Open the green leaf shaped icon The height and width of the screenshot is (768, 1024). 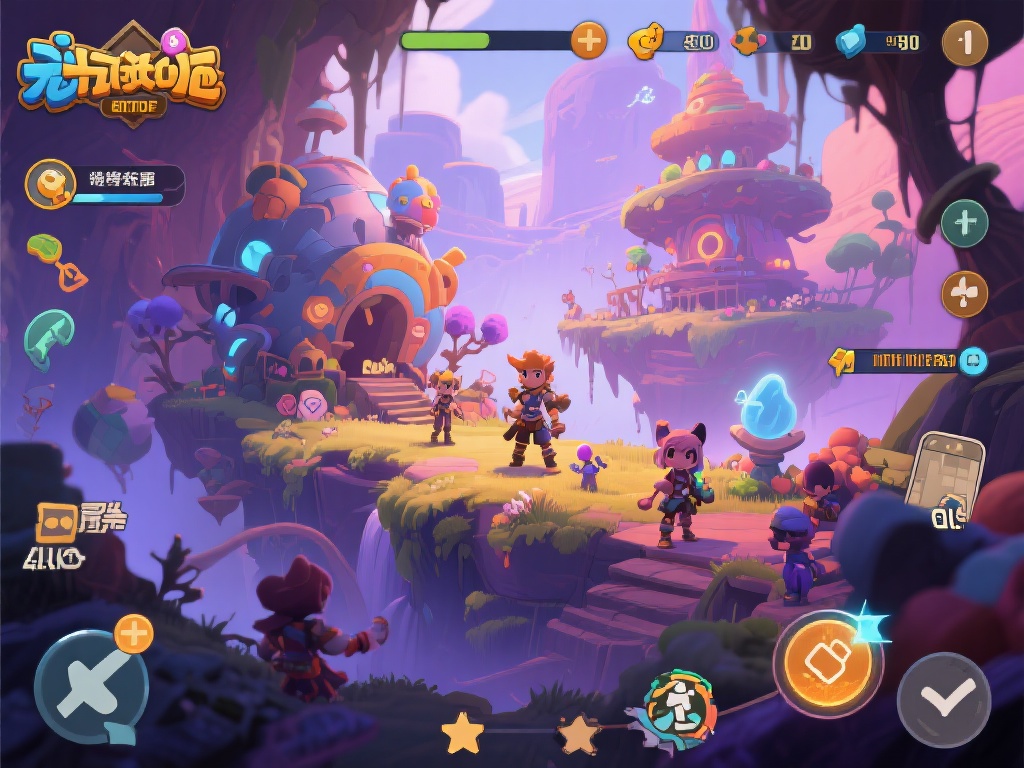tap(49, 338)
